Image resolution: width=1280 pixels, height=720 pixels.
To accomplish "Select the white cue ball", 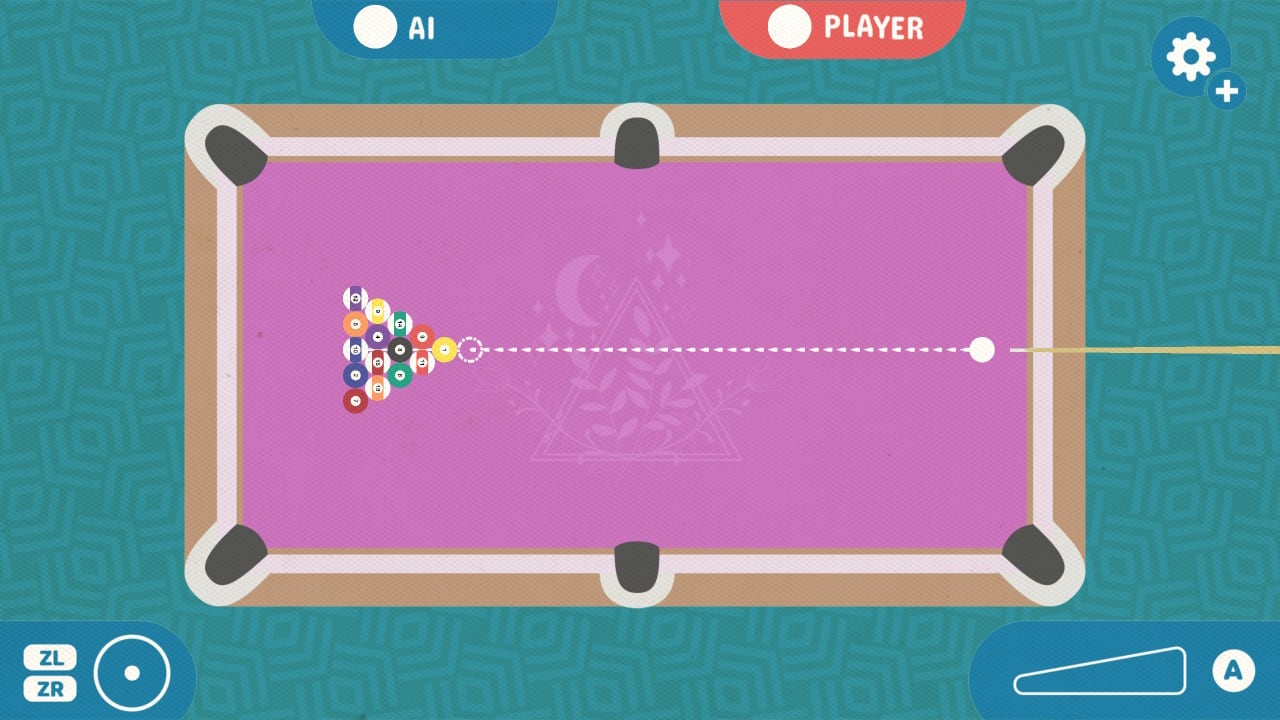I will point(981,350).
